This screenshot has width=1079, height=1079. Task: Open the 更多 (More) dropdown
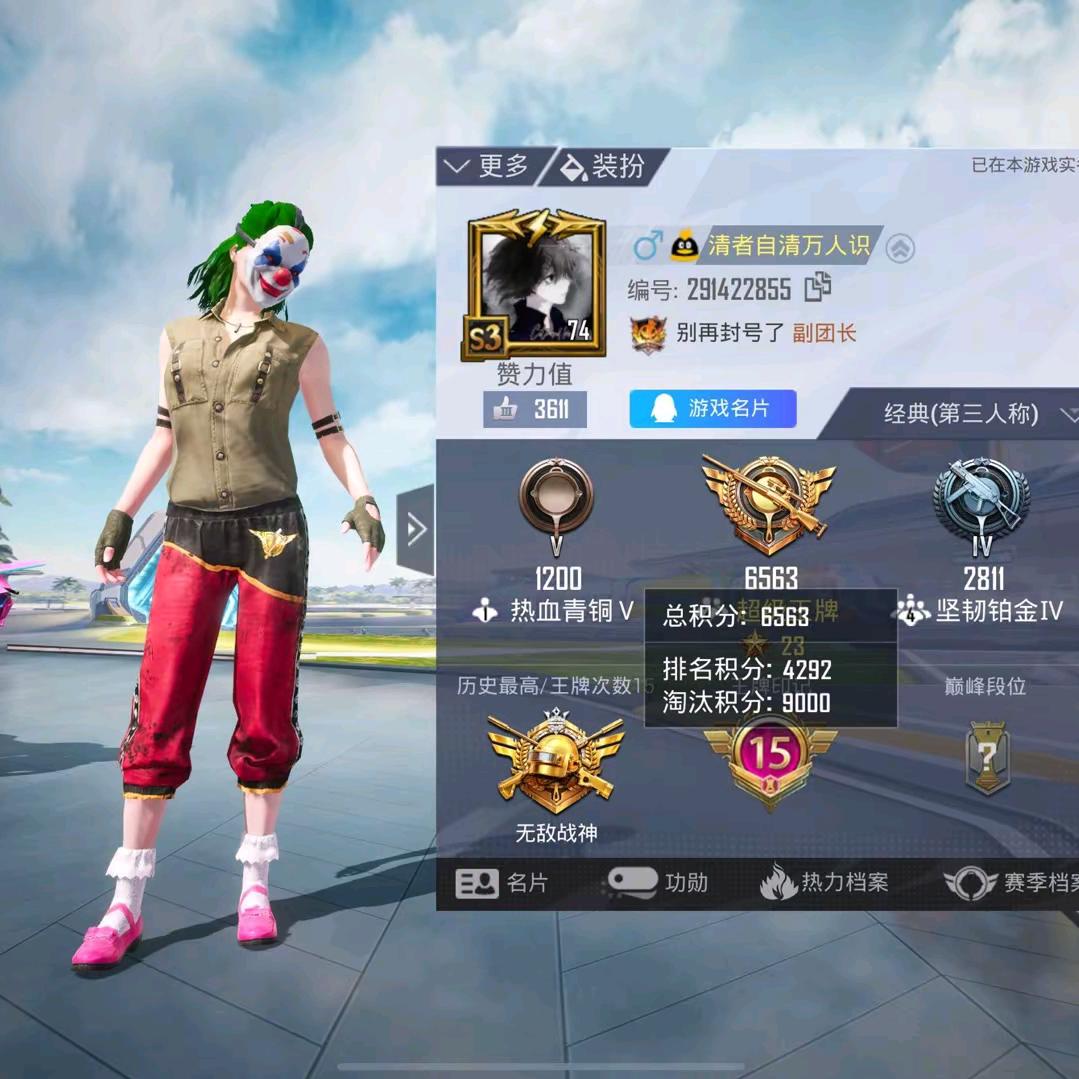click(488, 166)
